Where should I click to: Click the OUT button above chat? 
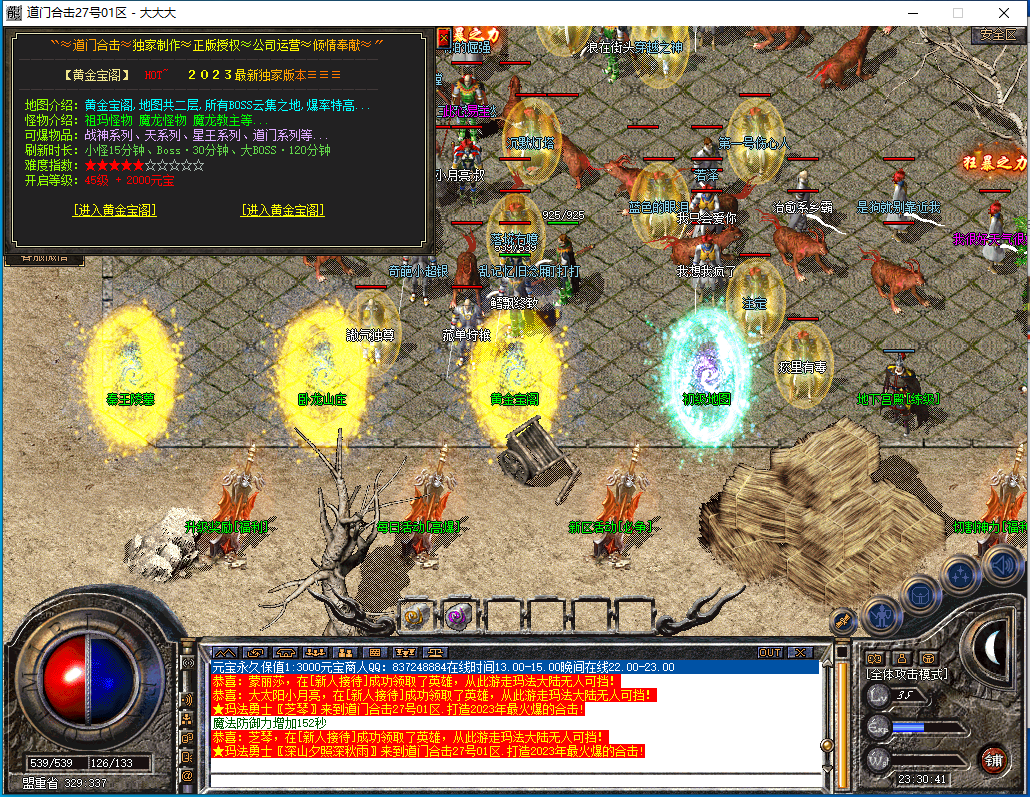click(769, 652)
